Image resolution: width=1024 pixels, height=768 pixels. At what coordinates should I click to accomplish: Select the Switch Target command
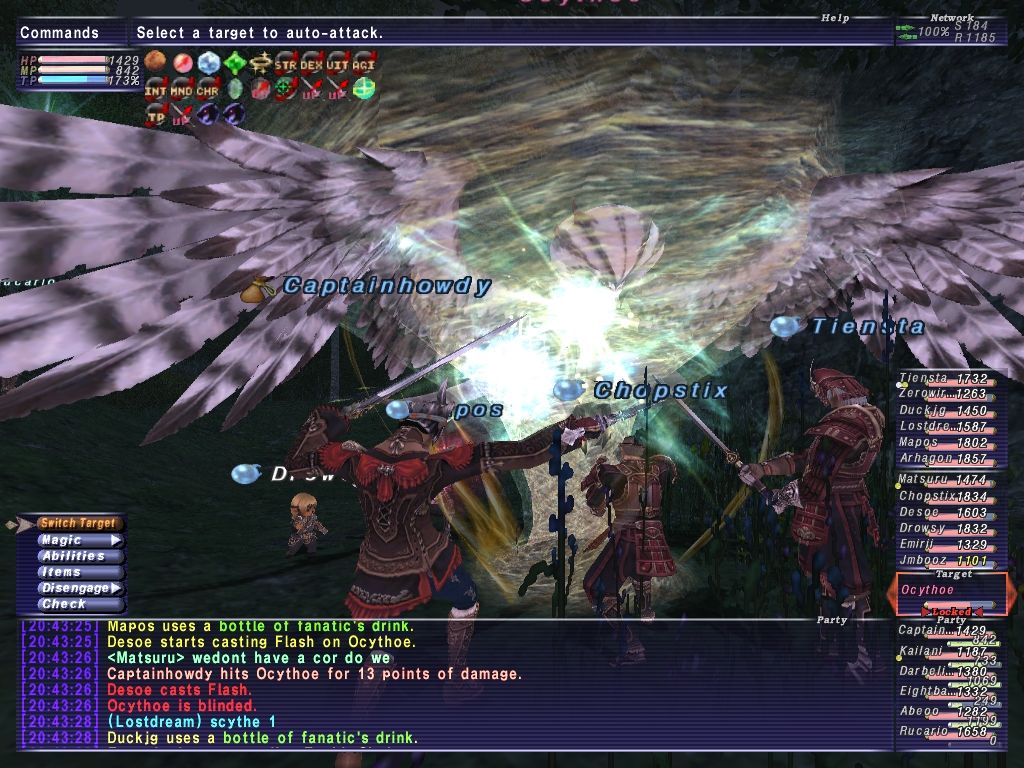coord(78,523)
